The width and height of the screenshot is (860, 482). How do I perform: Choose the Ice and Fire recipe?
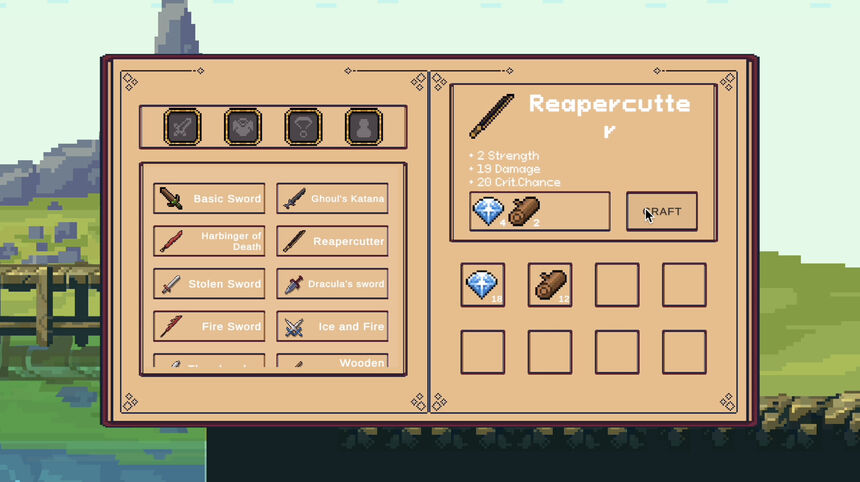[332, 326]
